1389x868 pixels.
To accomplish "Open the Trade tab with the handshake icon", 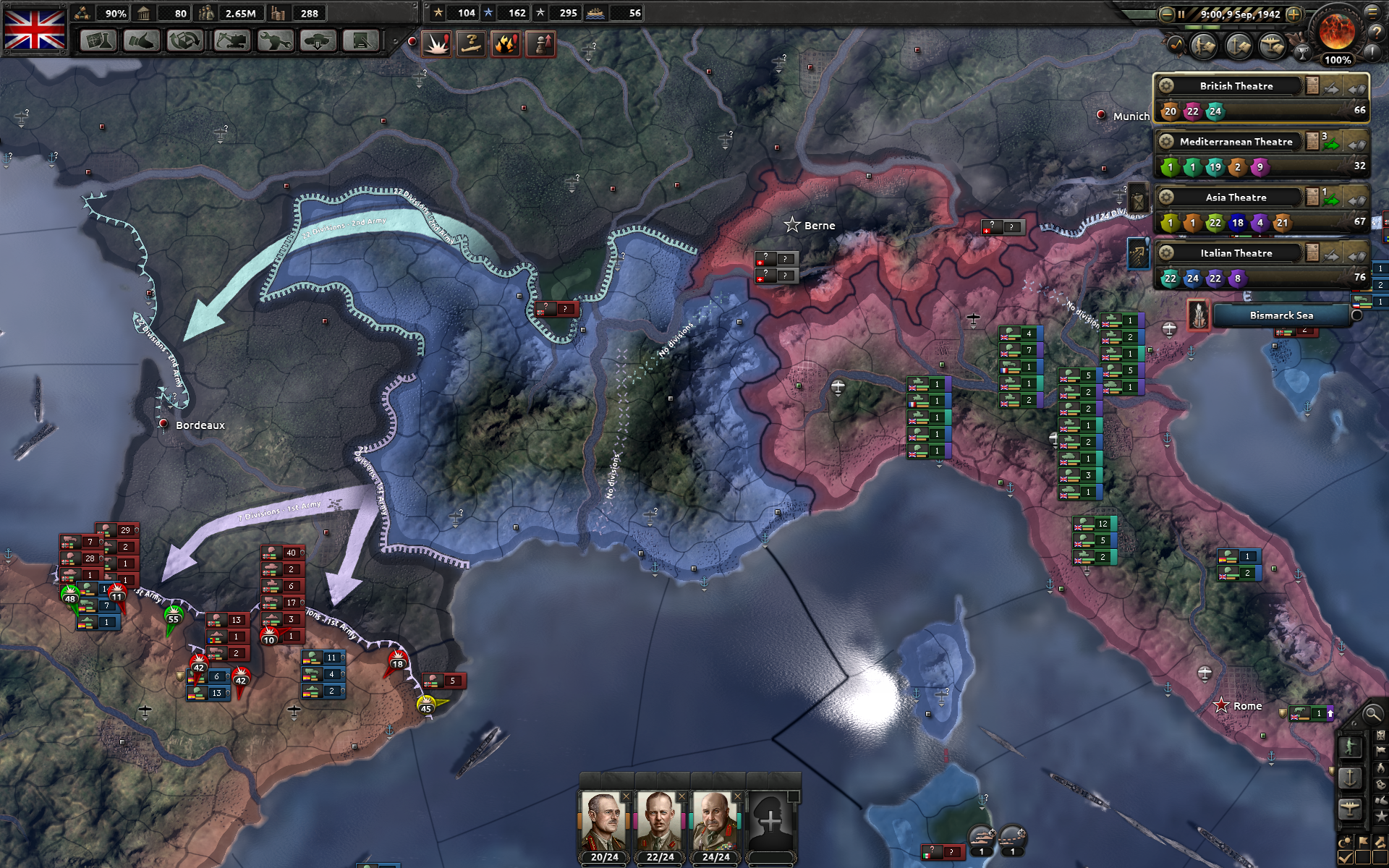I will click(140, 42).
